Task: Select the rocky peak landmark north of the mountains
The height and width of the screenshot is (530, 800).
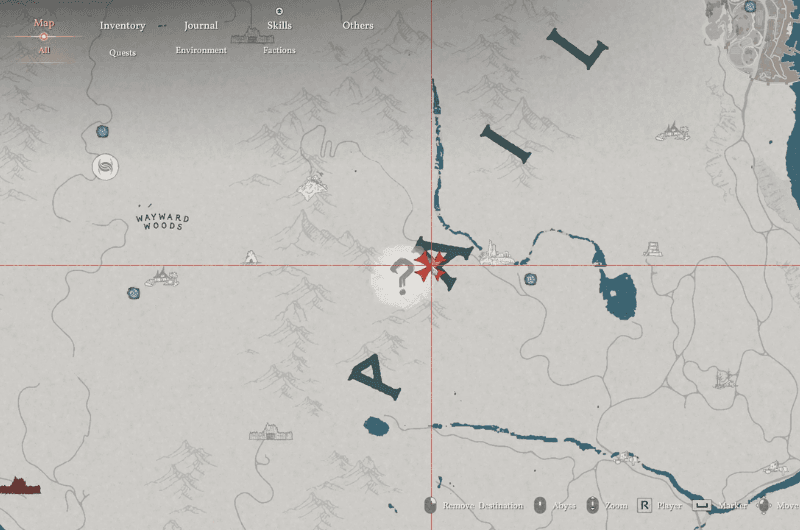Action: point(314,185)
